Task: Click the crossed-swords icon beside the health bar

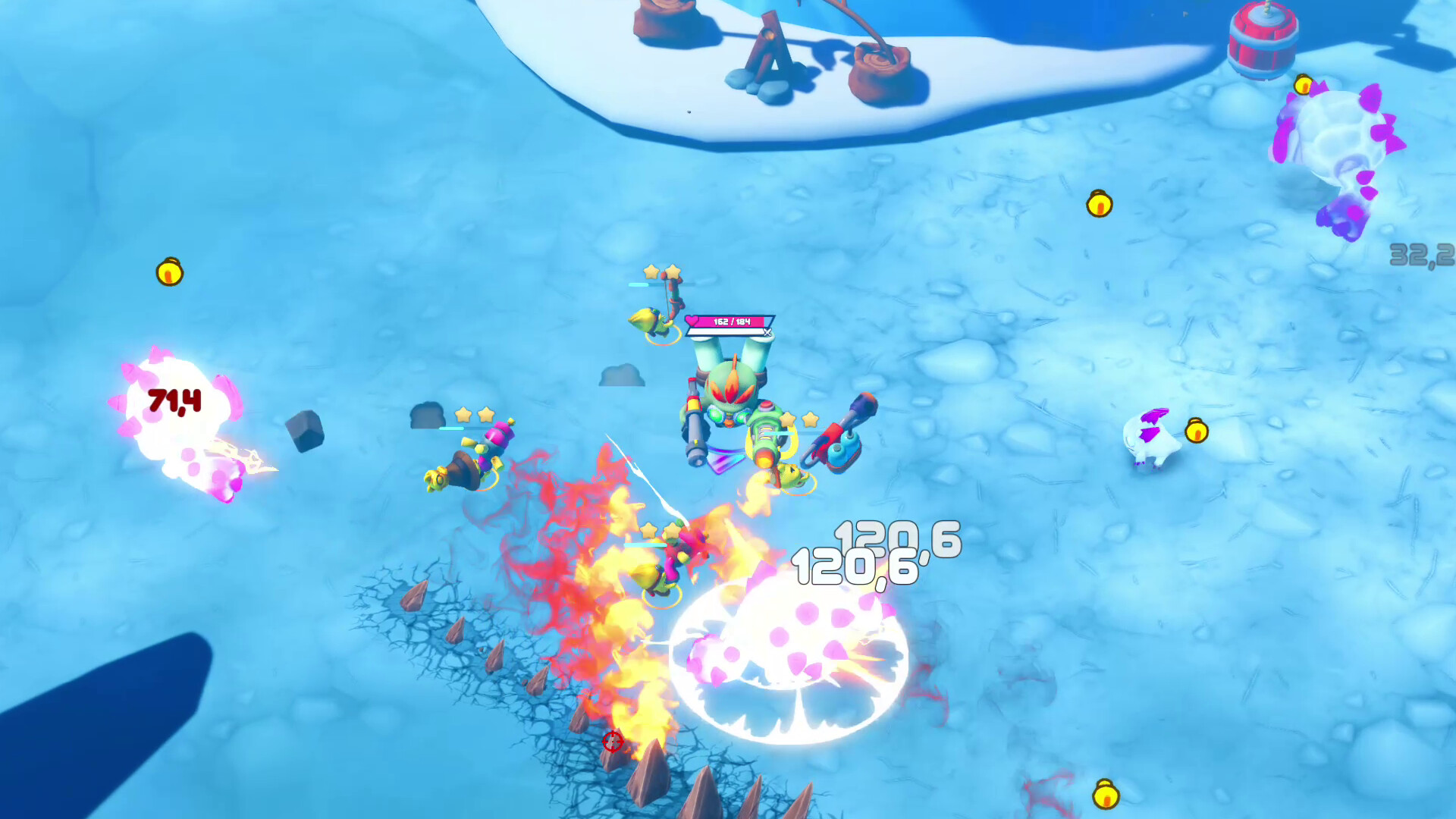Action: (x=767, y=331)
